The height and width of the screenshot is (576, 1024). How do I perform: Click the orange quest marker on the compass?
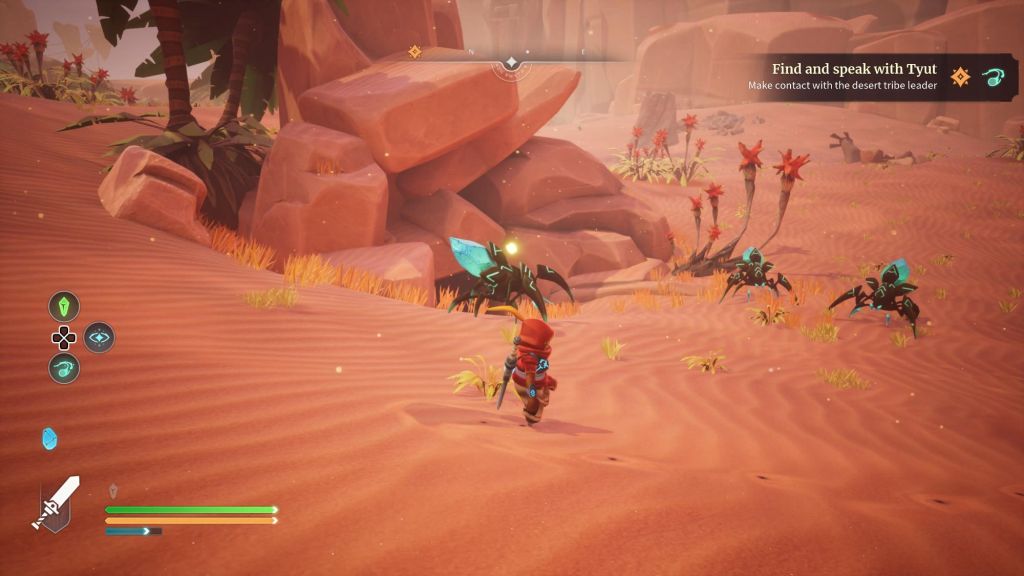click(x=415, y=52)
